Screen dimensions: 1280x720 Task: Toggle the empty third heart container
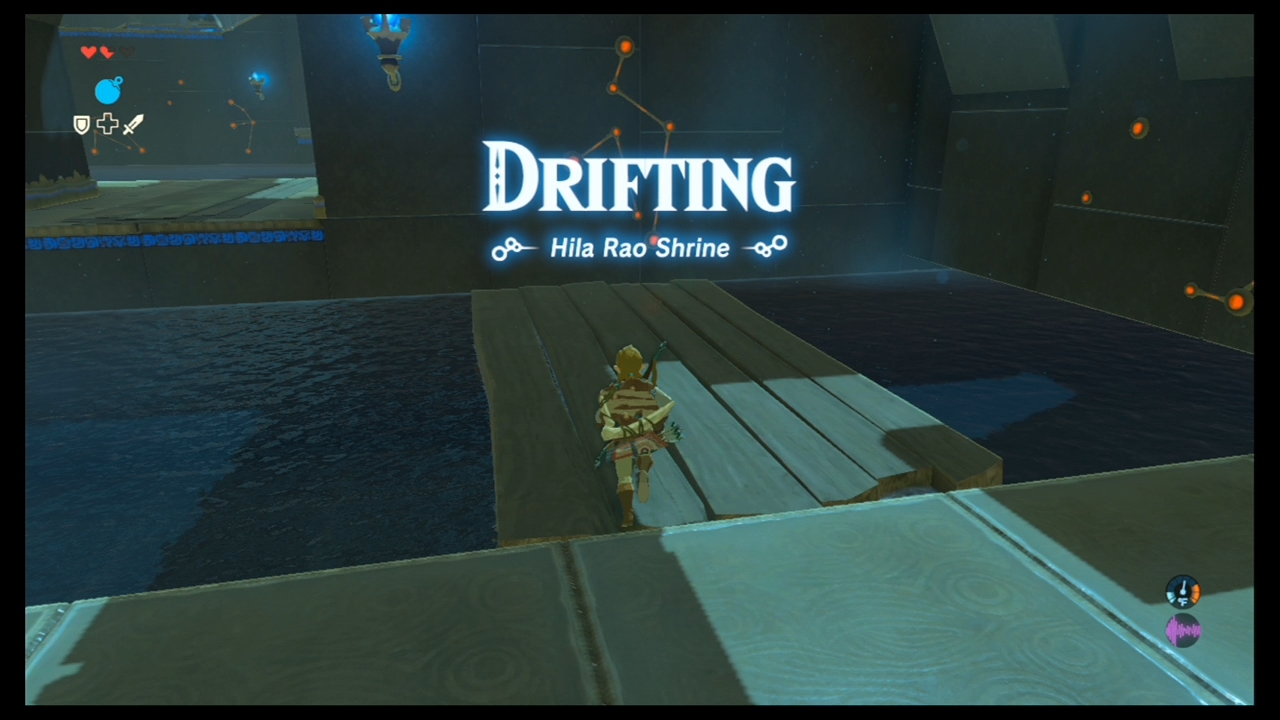click(127, 51)
